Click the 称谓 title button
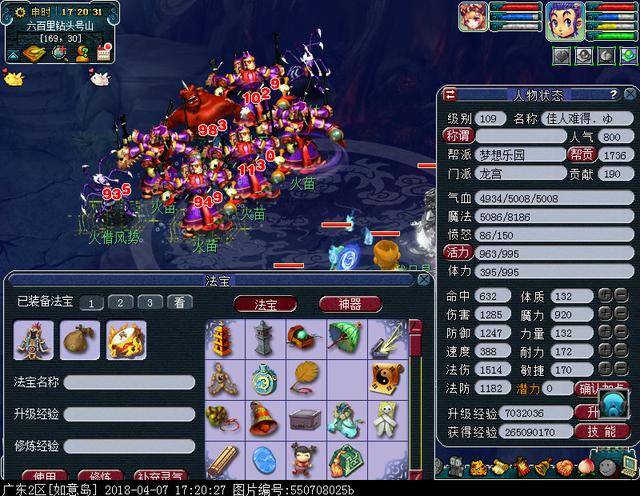Screen dimensions: 640x496 pos(458,135)
